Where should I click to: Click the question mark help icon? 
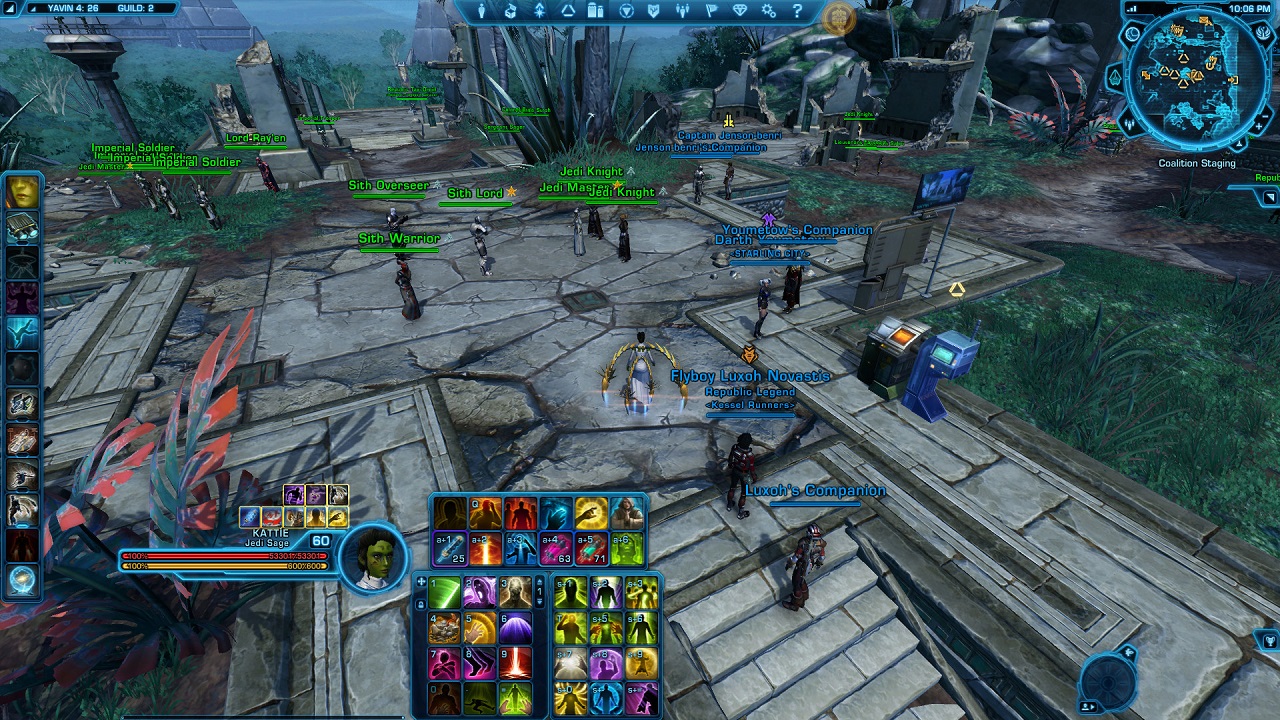pos(797,11)
